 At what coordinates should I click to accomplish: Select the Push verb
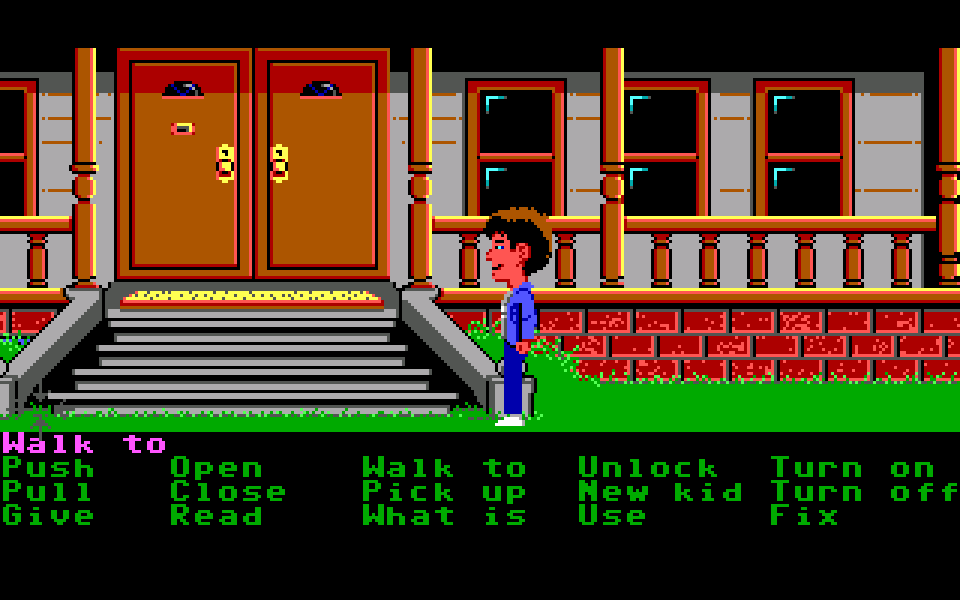48,468
